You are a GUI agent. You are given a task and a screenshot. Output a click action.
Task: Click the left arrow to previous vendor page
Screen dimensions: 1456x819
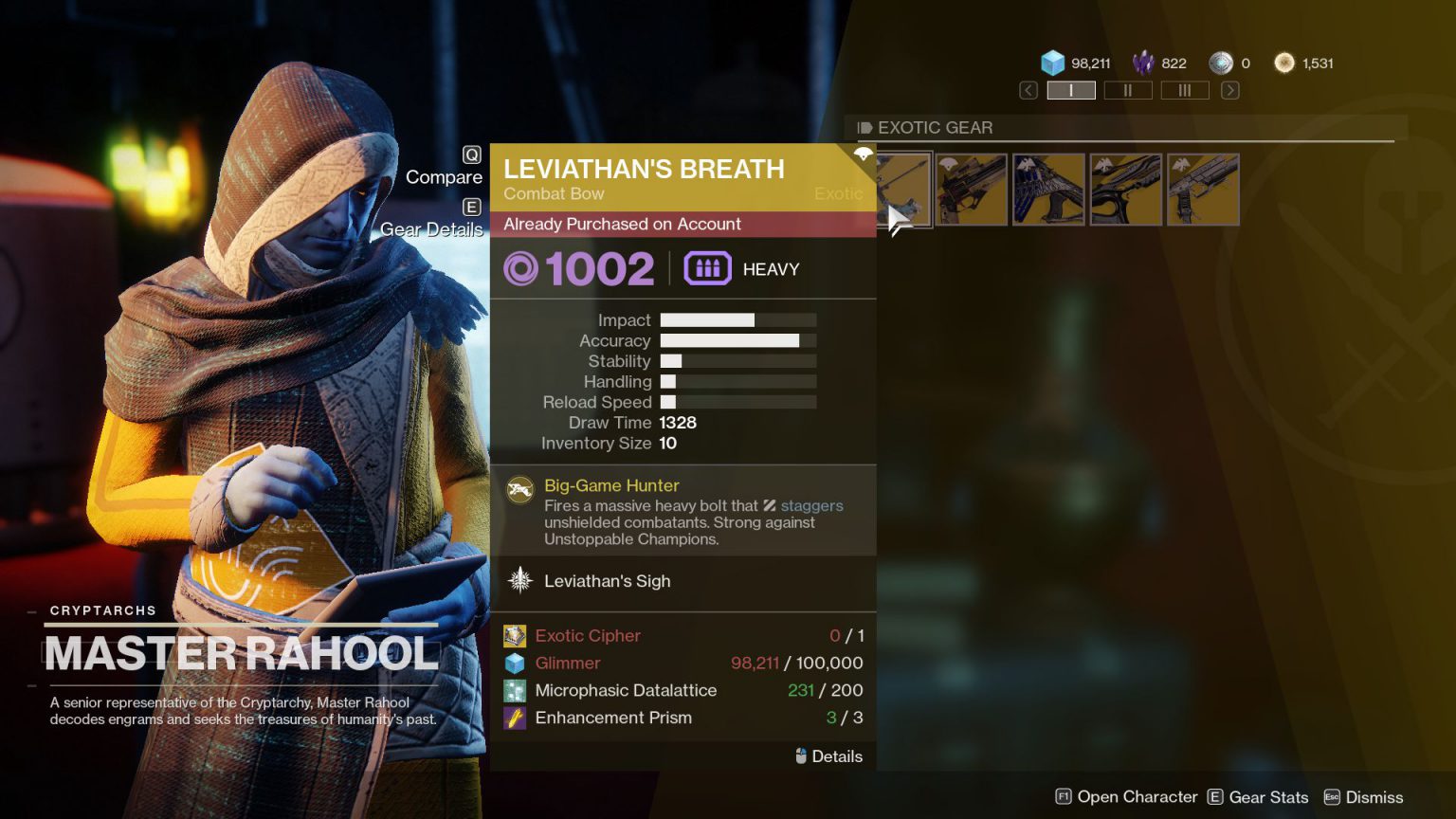1028,89
